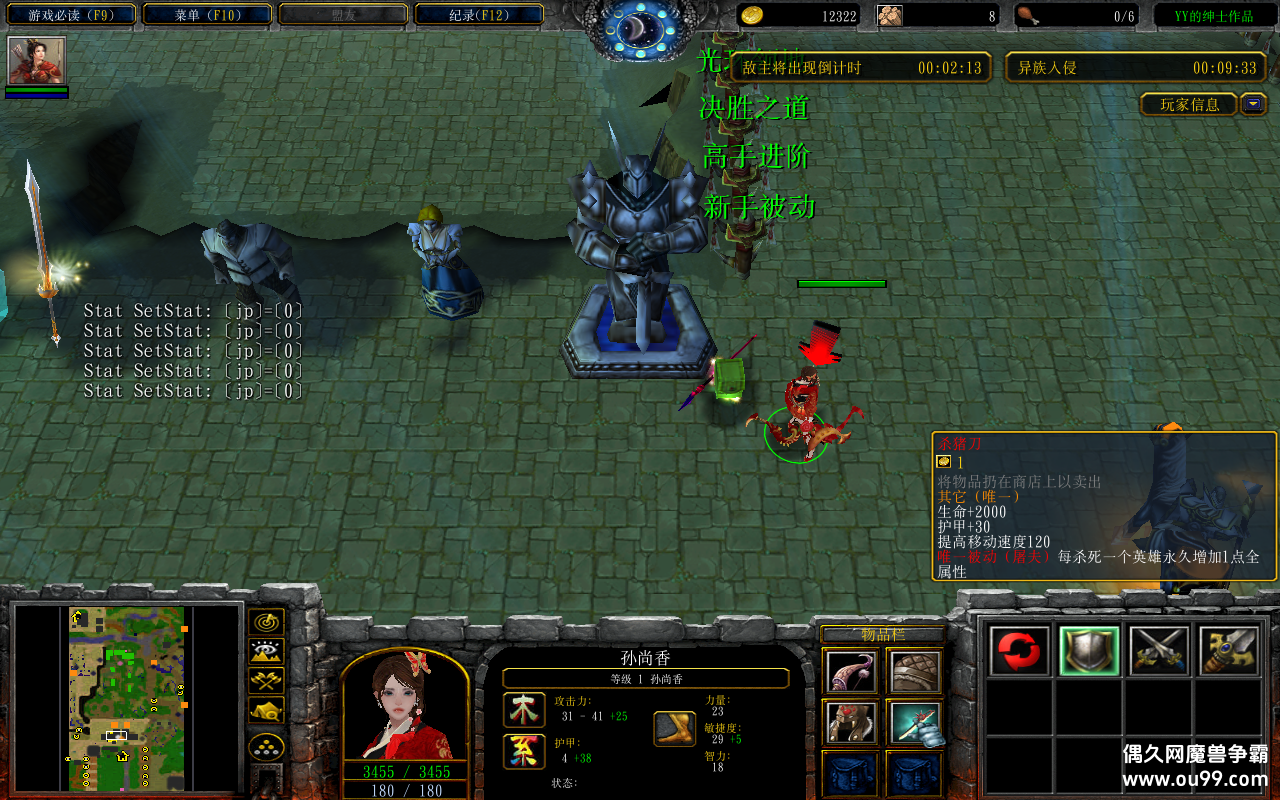
Task: Activate the silver shield command icon
Action: (1089, 651)
